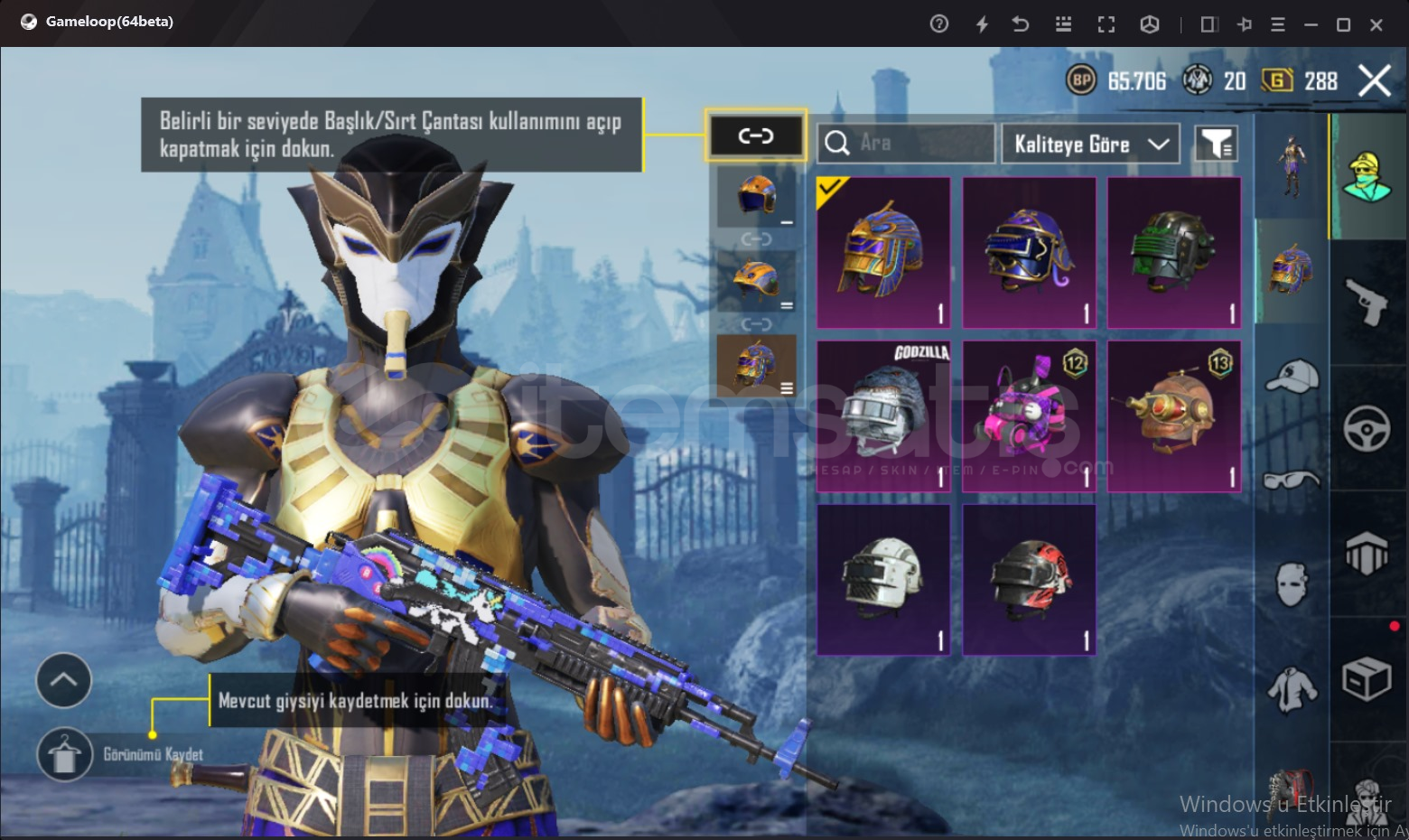The height and width of the screenshot is (840, 1409).
Task: Maximize the Gameloop window
Action: click(x=1343, y=24)
